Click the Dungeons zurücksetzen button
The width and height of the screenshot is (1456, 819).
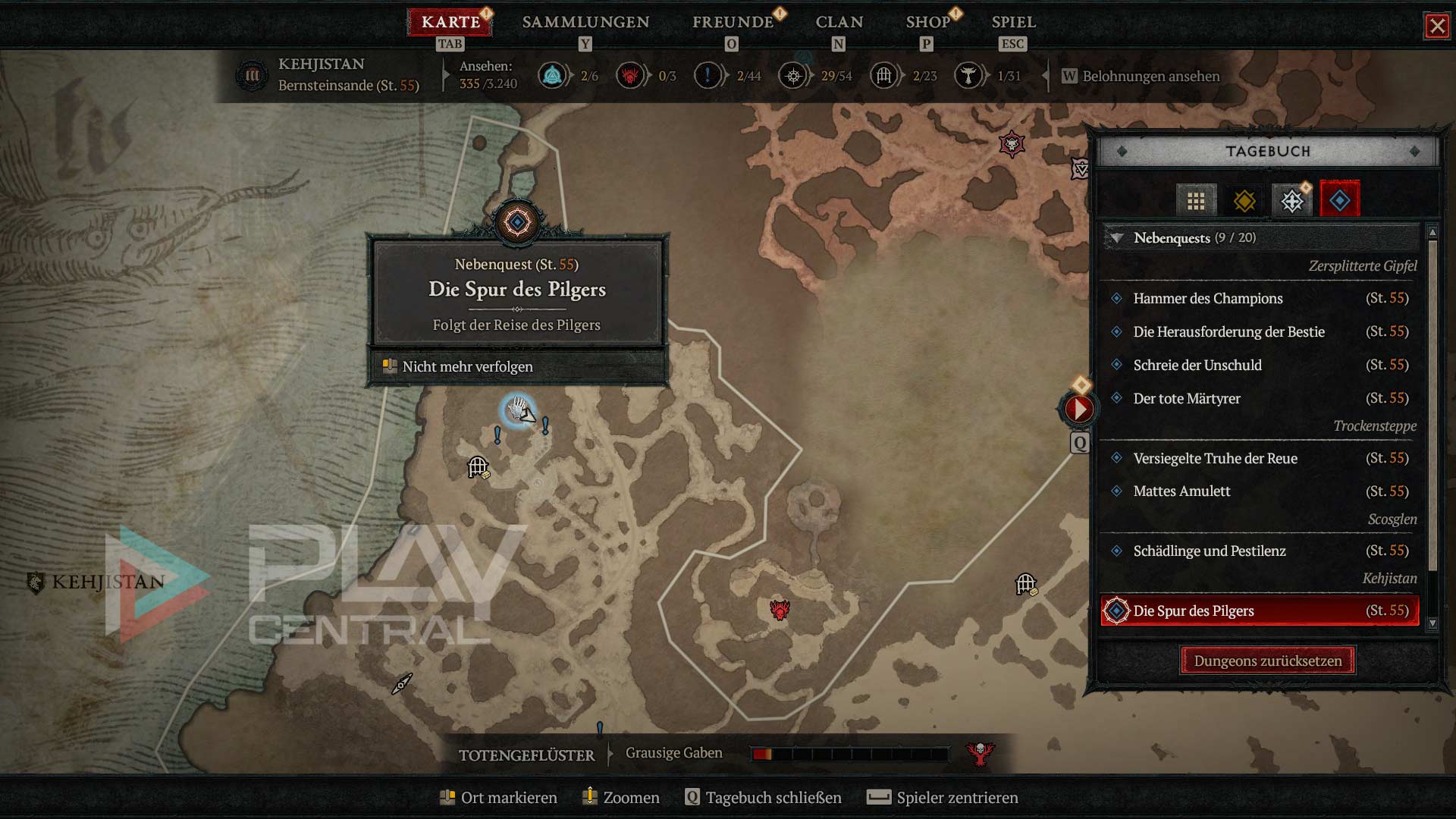1267,661
